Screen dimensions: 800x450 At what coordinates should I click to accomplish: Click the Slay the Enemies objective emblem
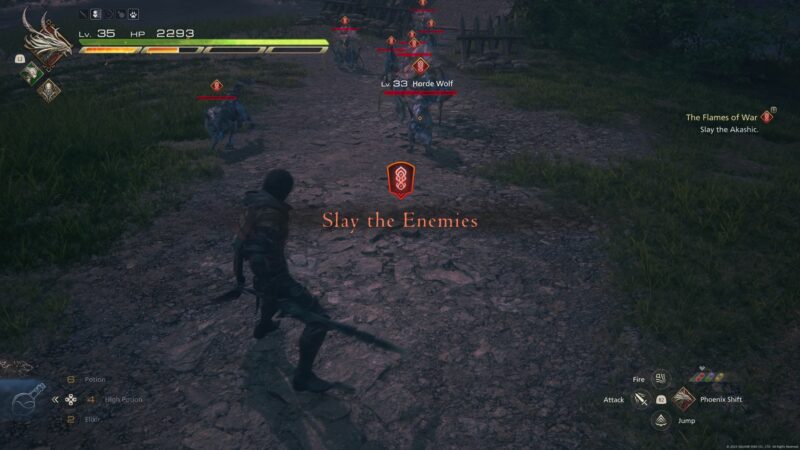(400, 180)
